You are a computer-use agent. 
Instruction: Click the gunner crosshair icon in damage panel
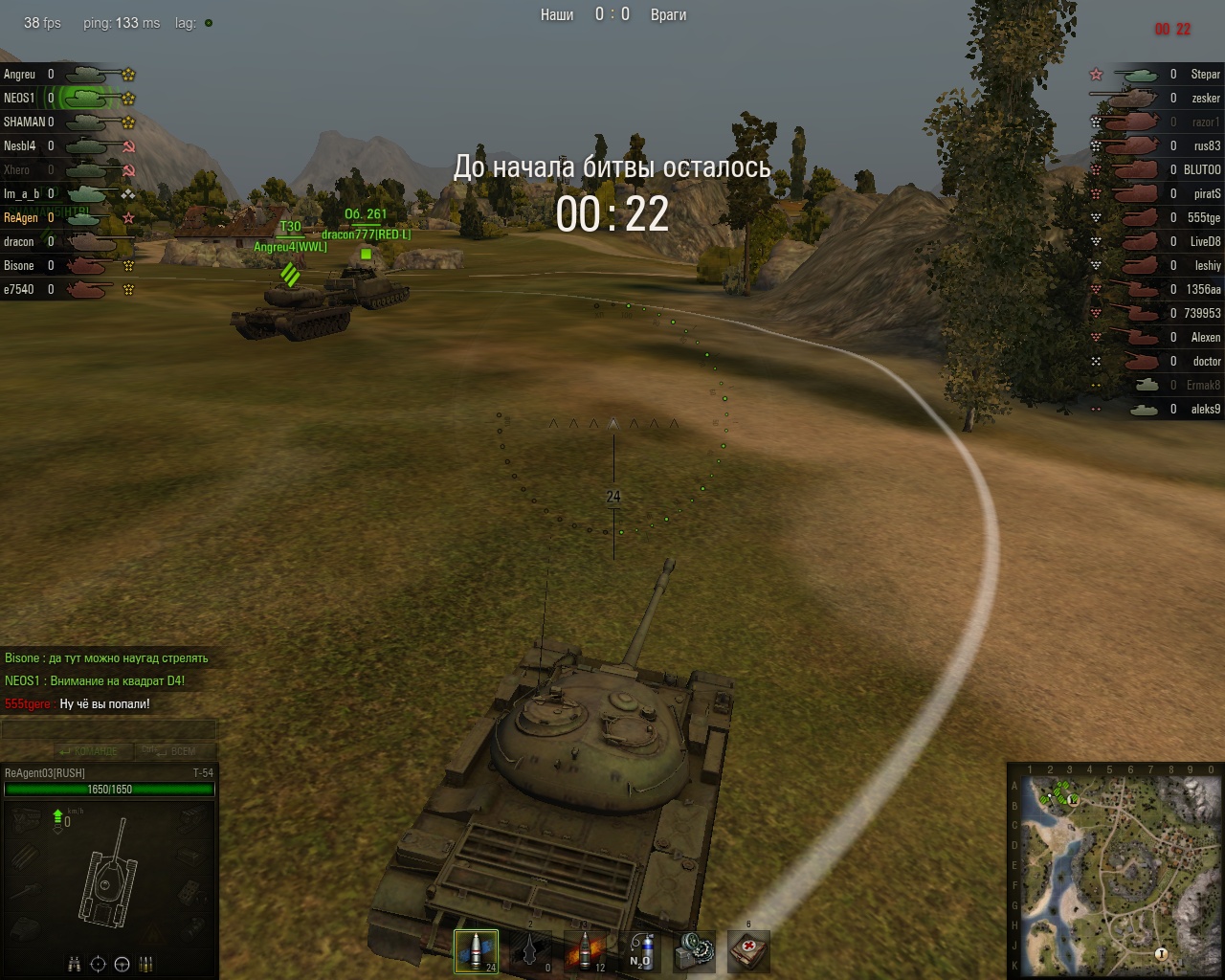coord(98,964)
